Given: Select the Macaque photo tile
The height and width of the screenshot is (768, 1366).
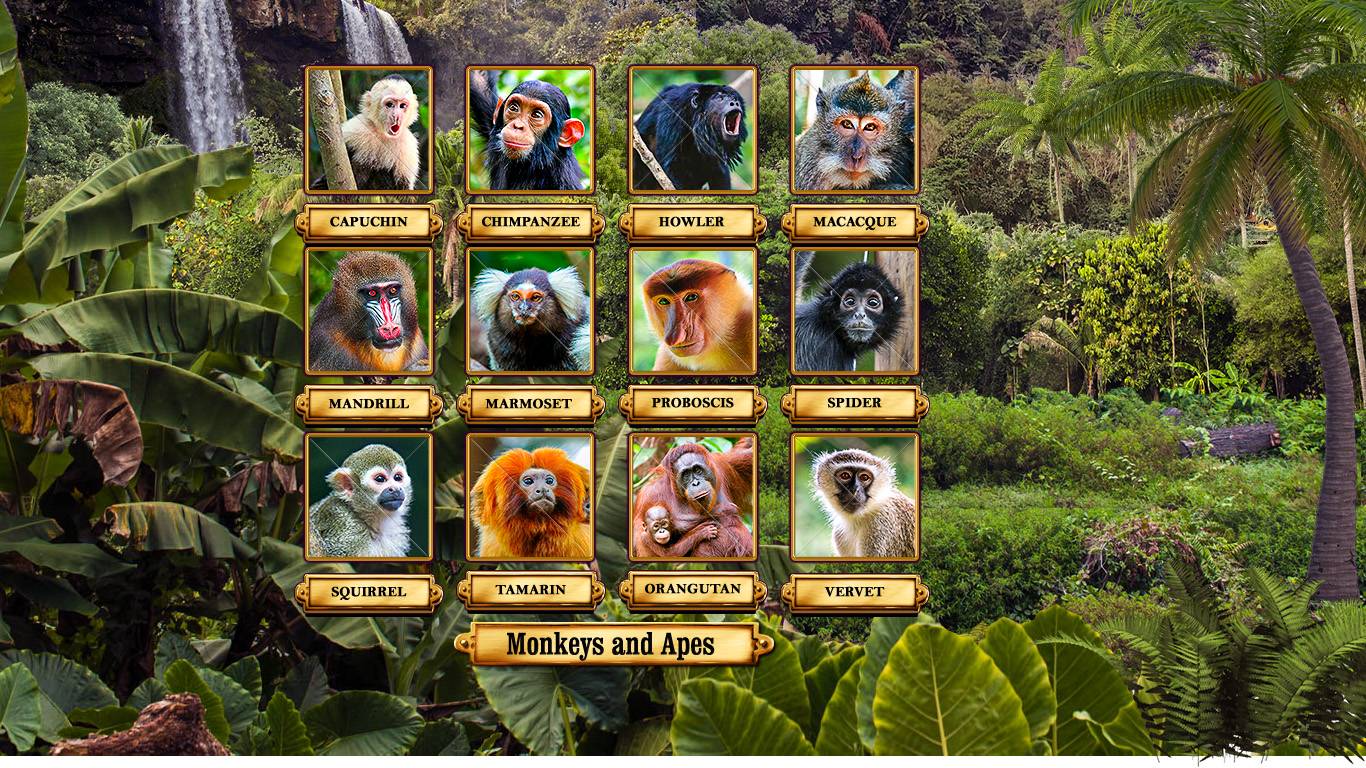Looking at the screenshot, I should click(x=855, y=129).
